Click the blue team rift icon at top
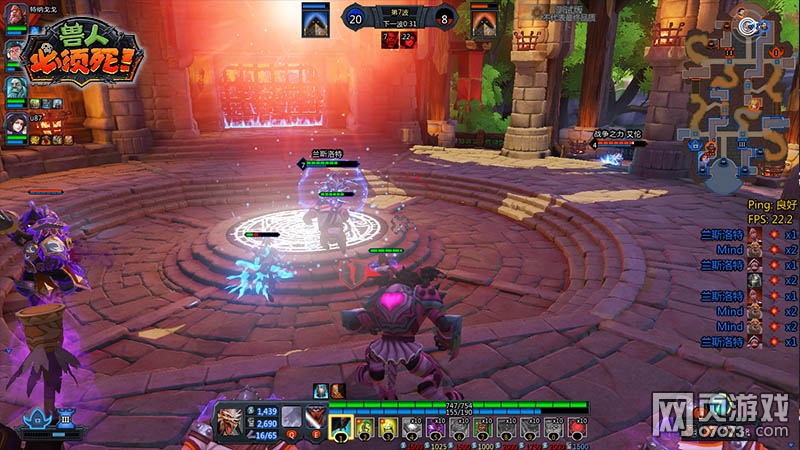Screen dimensions: 800x450 pyautogui.click(x=316, y=20)
